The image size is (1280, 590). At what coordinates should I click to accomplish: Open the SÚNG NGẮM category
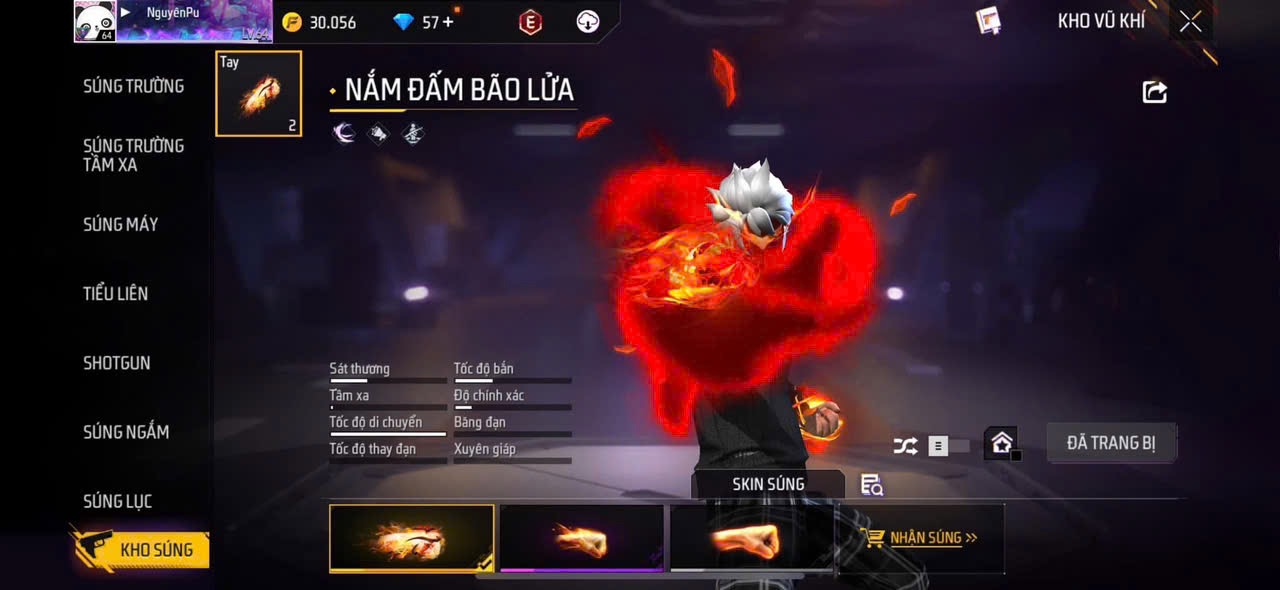(126, 432)
